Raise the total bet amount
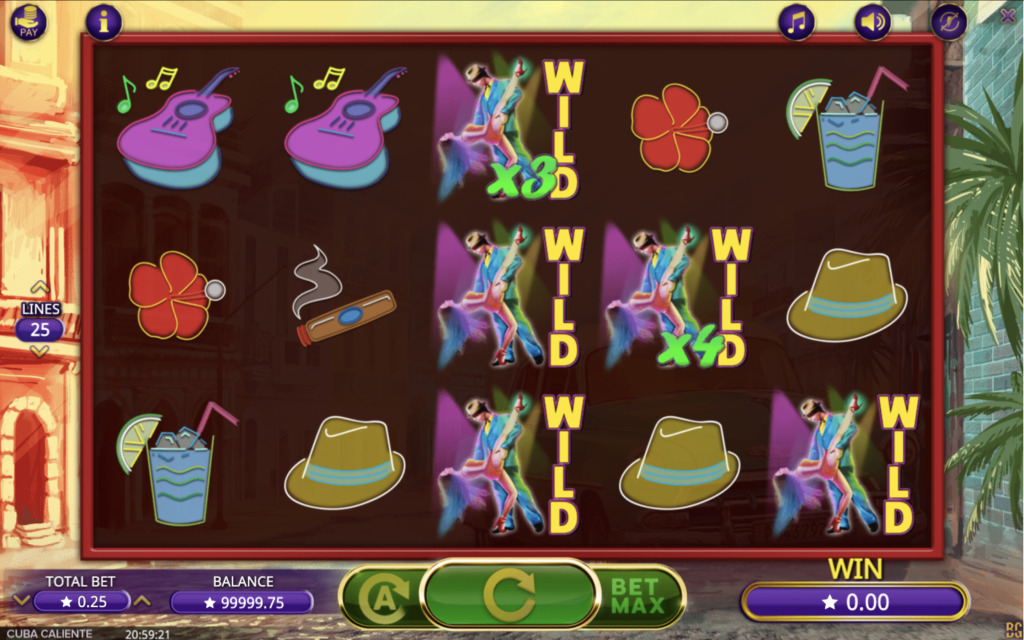Viewport: 1024px width, 640px height. (142, 600)
